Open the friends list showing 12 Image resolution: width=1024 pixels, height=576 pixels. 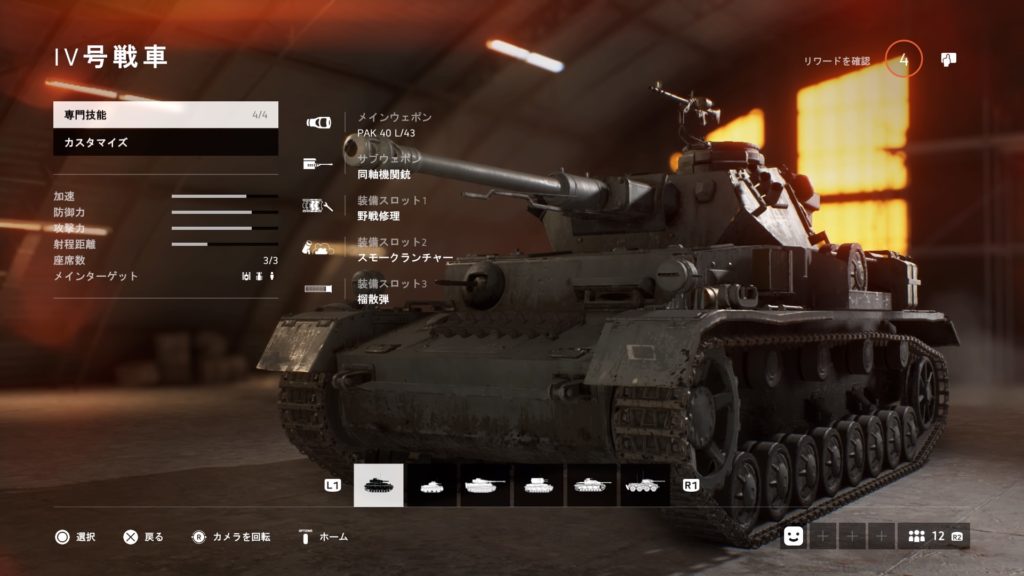coord(933,536)
